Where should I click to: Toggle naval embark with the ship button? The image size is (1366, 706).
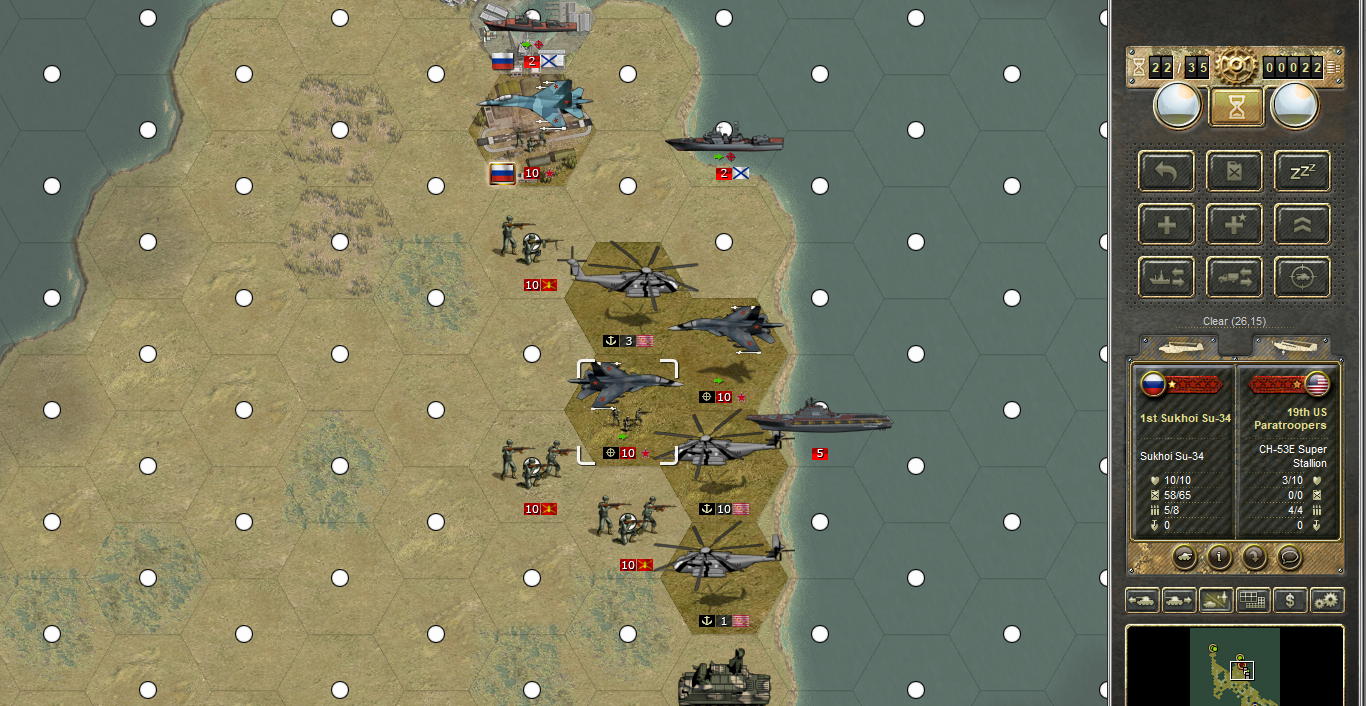(x=1166, y=277)
